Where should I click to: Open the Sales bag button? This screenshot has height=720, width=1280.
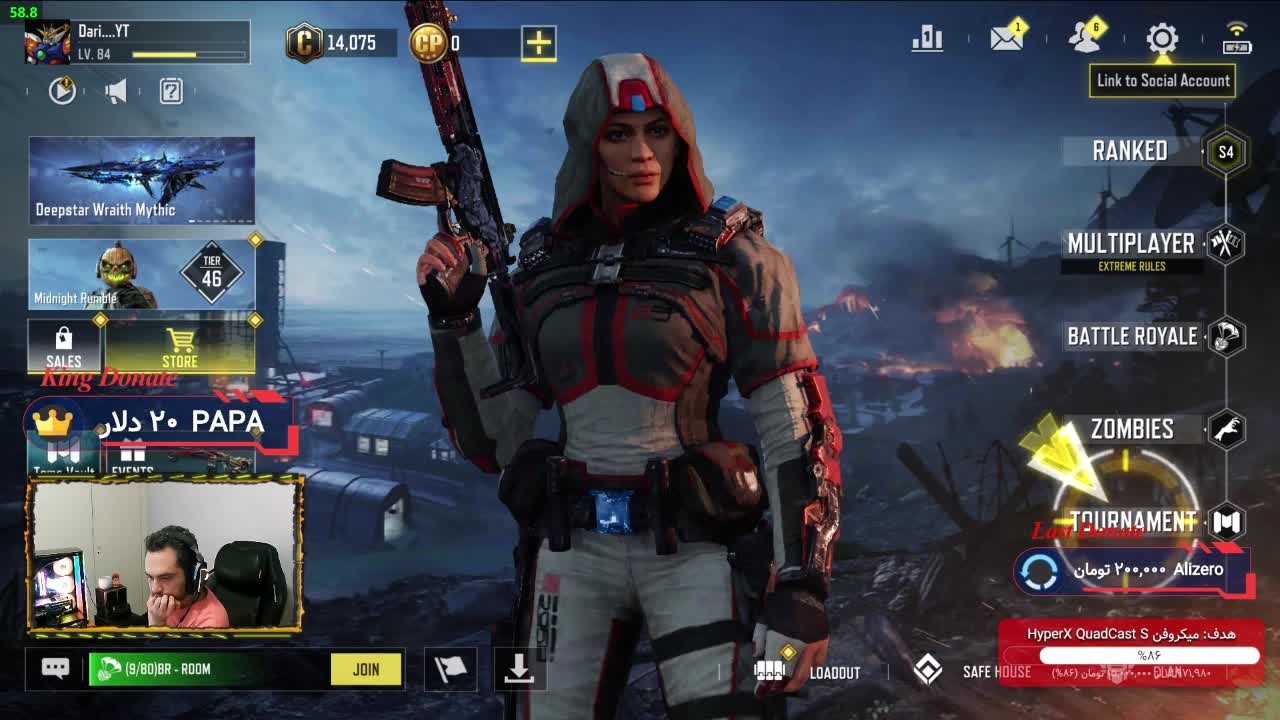tap(64, 346)
